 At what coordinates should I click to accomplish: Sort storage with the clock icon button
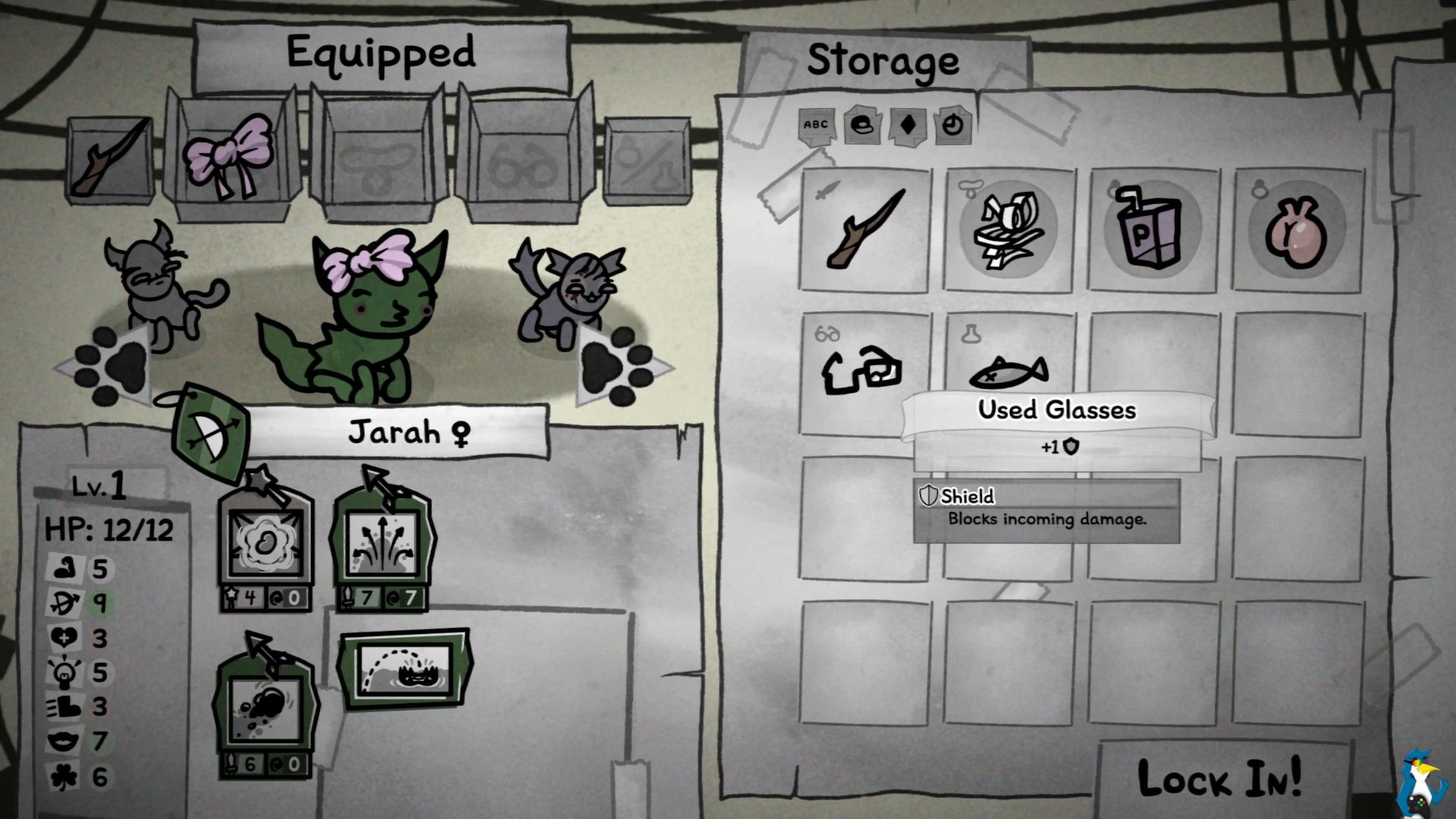click(x=953, y=124)
